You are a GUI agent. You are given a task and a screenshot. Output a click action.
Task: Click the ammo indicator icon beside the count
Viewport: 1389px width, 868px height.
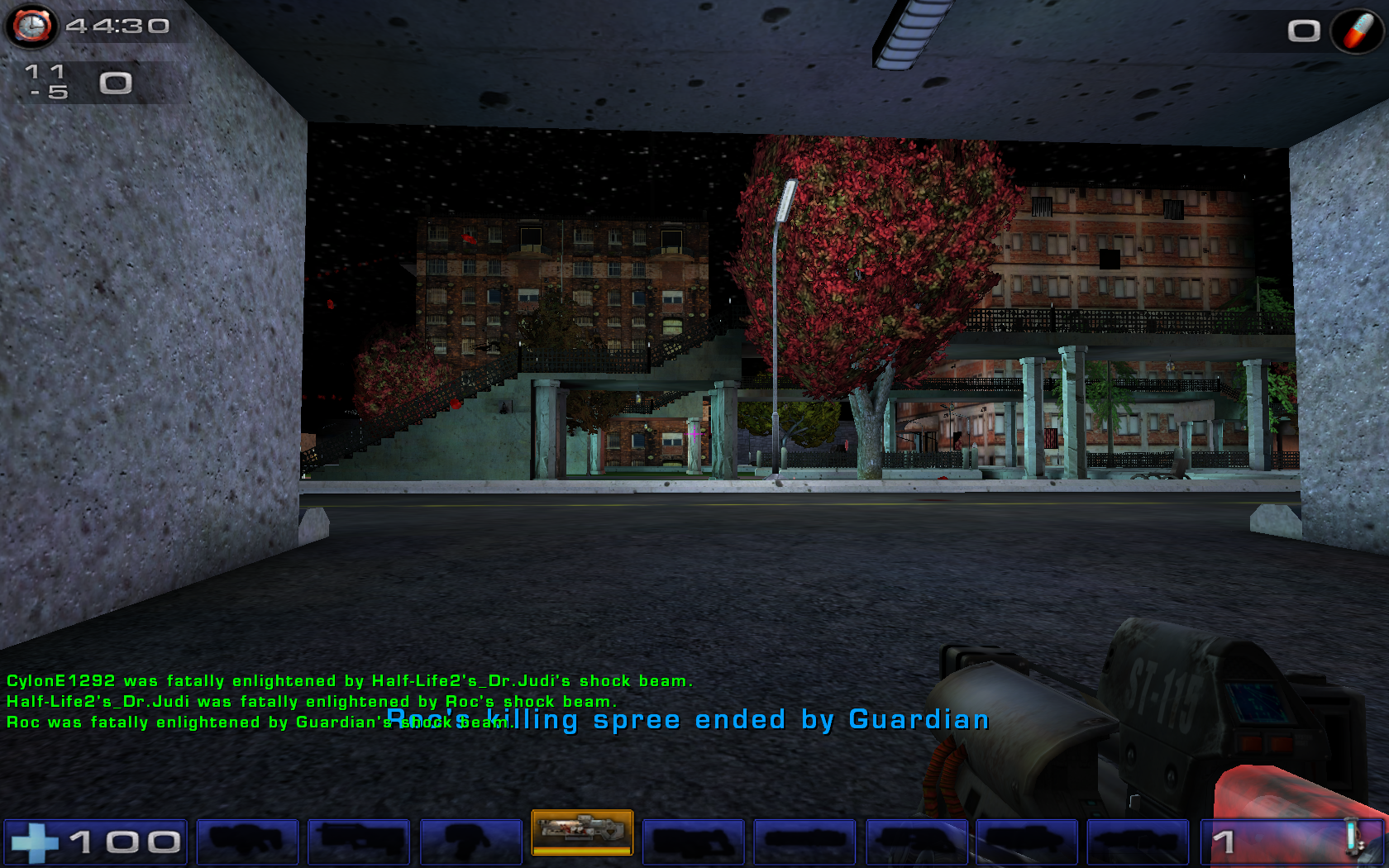pos(1353,837)
